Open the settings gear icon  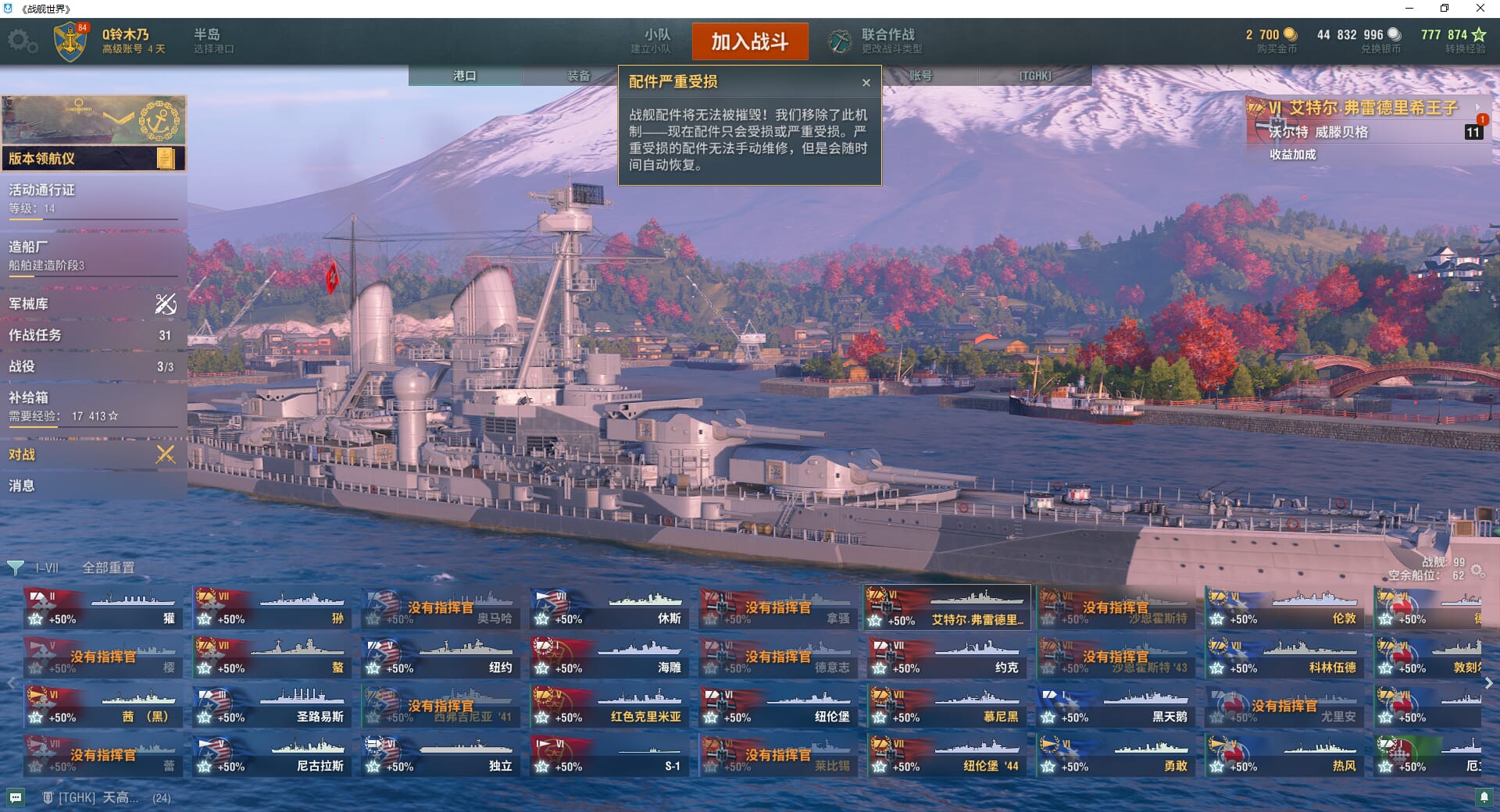[x=22, y=41]
